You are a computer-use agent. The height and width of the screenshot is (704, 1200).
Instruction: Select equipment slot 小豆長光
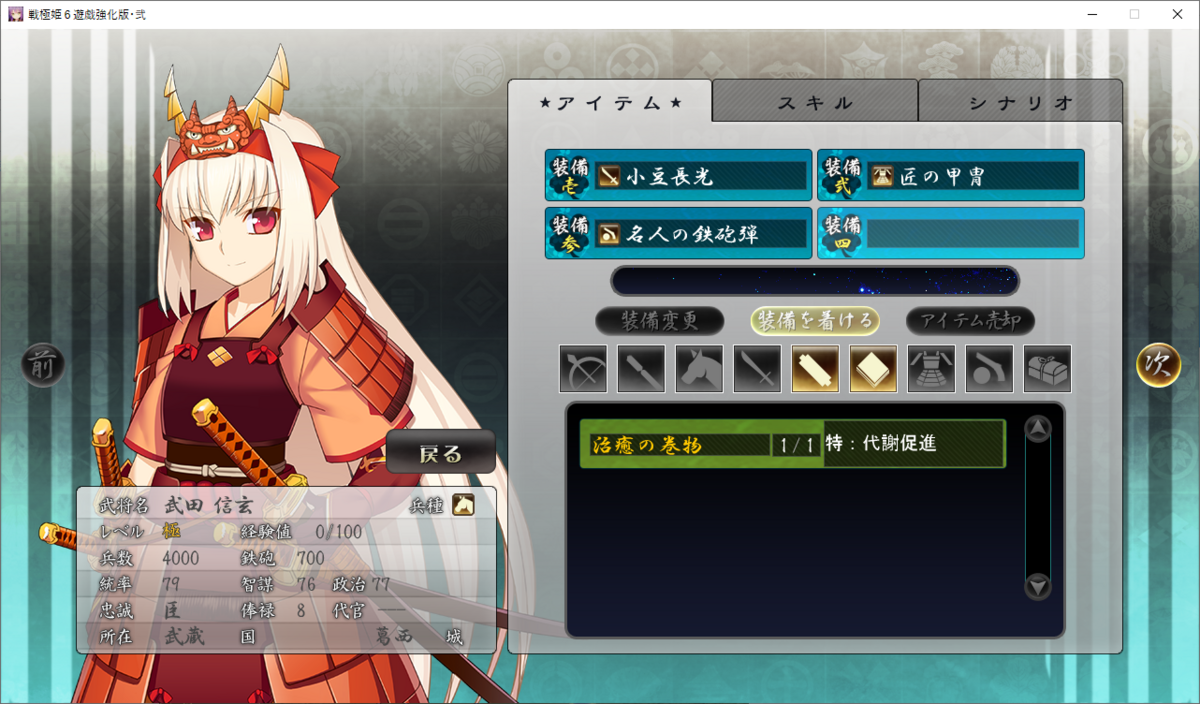tap(678, 176)
